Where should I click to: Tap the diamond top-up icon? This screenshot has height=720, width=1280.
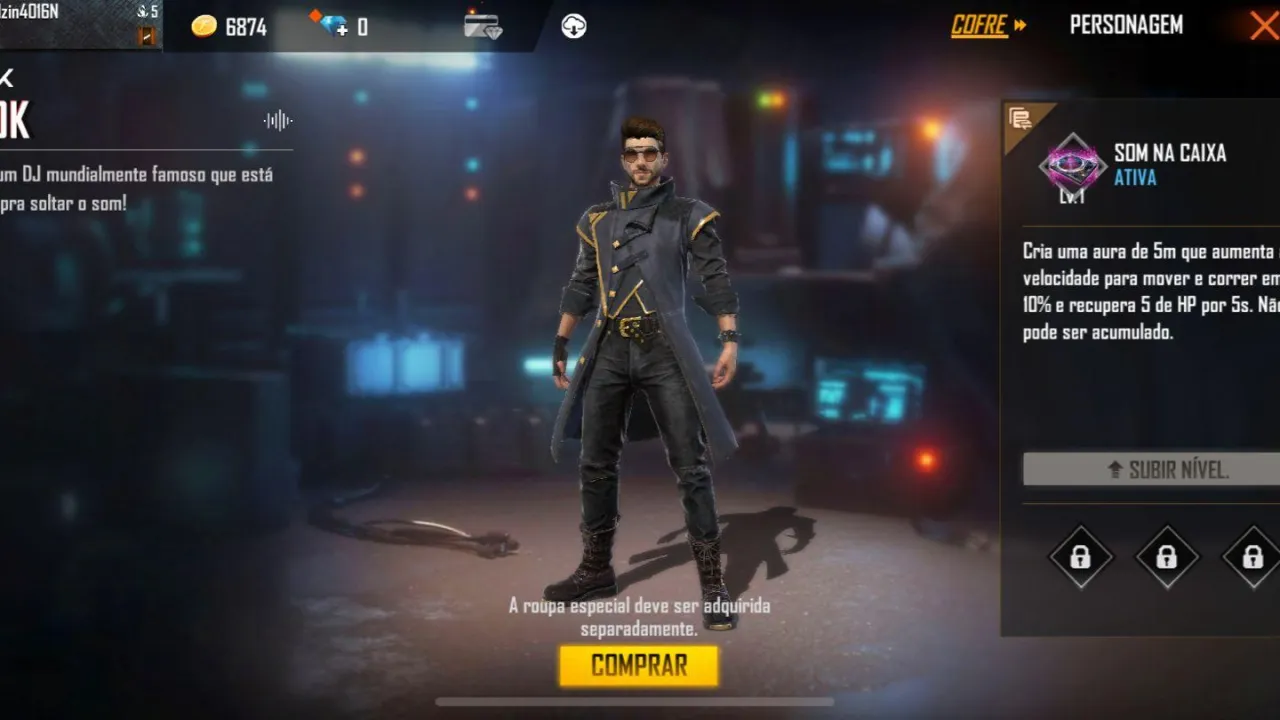point(330,25)
